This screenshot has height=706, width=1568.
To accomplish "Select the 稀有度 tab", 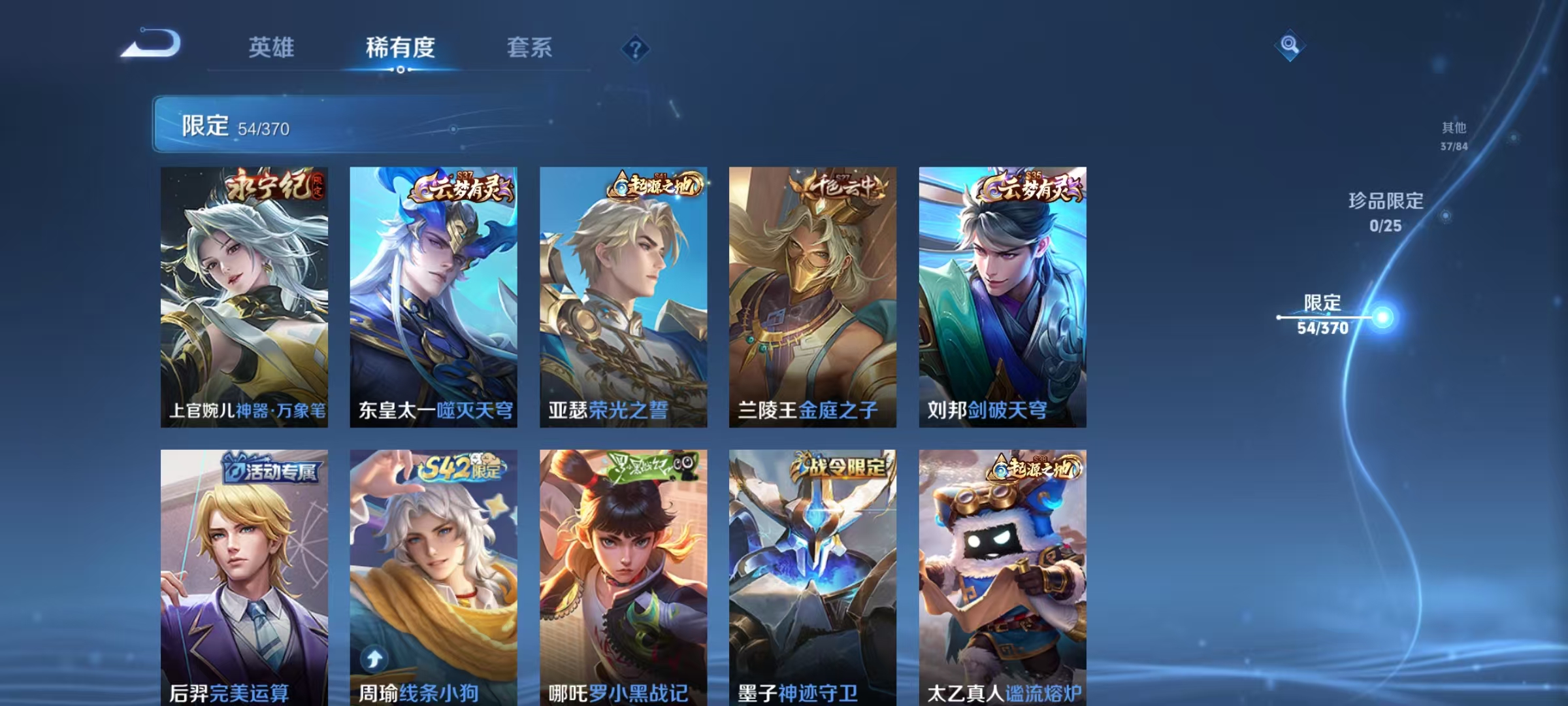I will pyautogui.click(x=401, y=47).
